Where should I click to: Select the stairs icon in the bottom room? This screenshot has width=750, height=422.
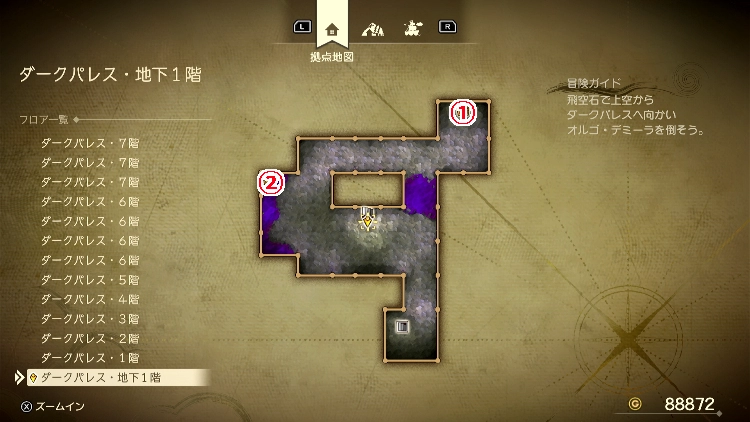401,326
